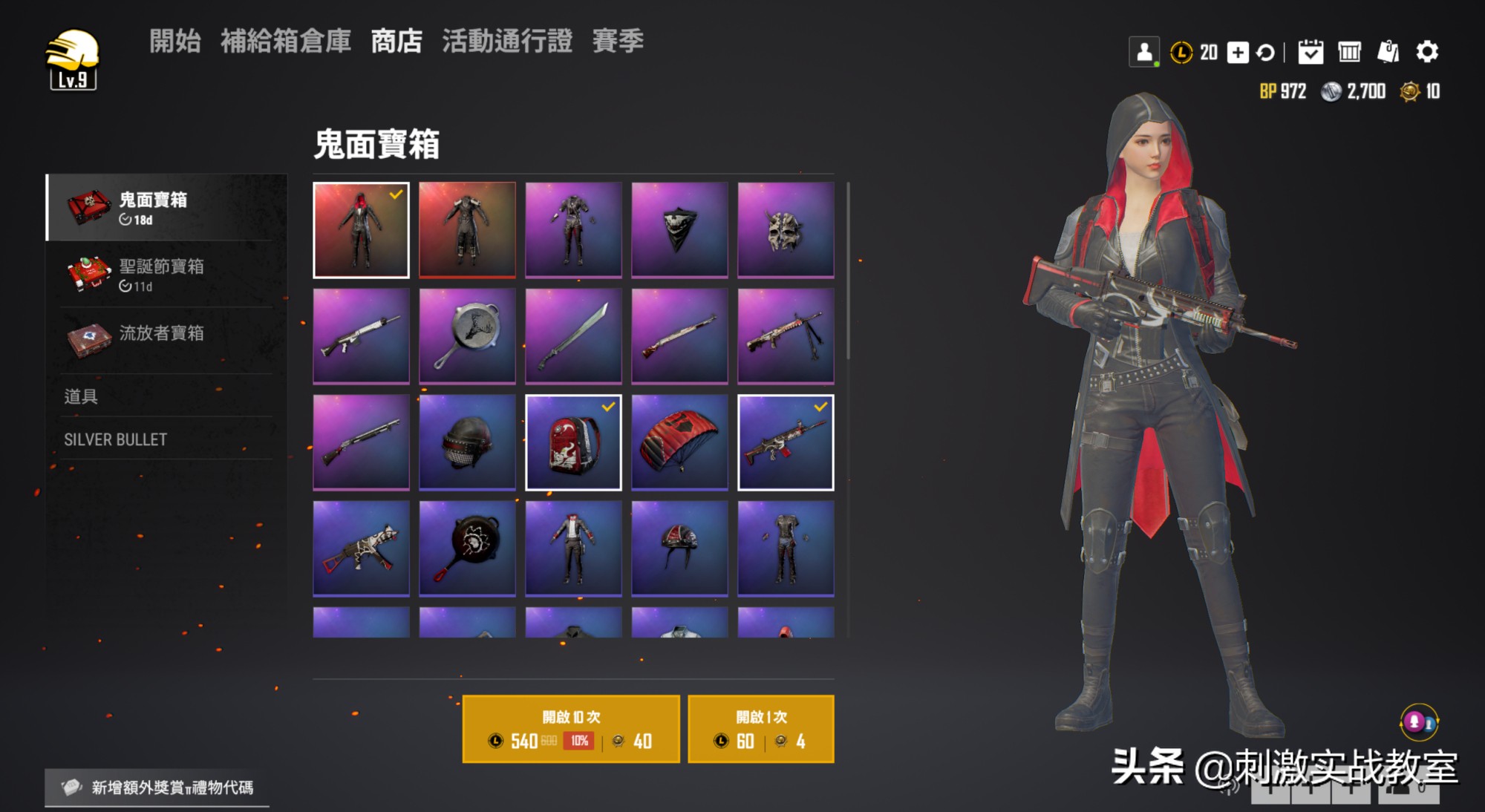Switch to the 補給箱倉庫 tab

(x=286, y=43)
